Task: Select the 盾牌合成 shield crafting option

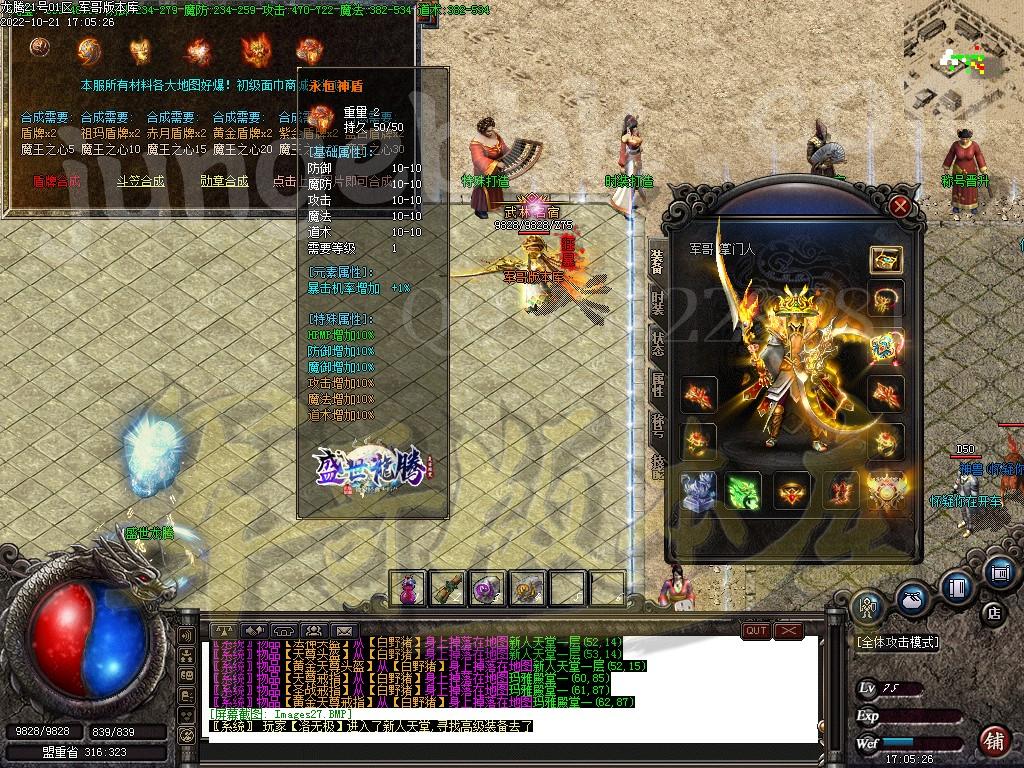Action: pos(57,181)
